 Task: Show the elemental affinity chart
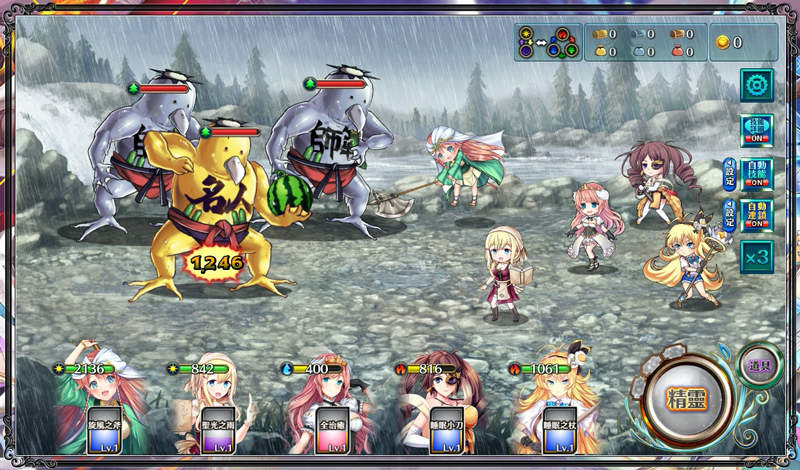tap(547, 43)
